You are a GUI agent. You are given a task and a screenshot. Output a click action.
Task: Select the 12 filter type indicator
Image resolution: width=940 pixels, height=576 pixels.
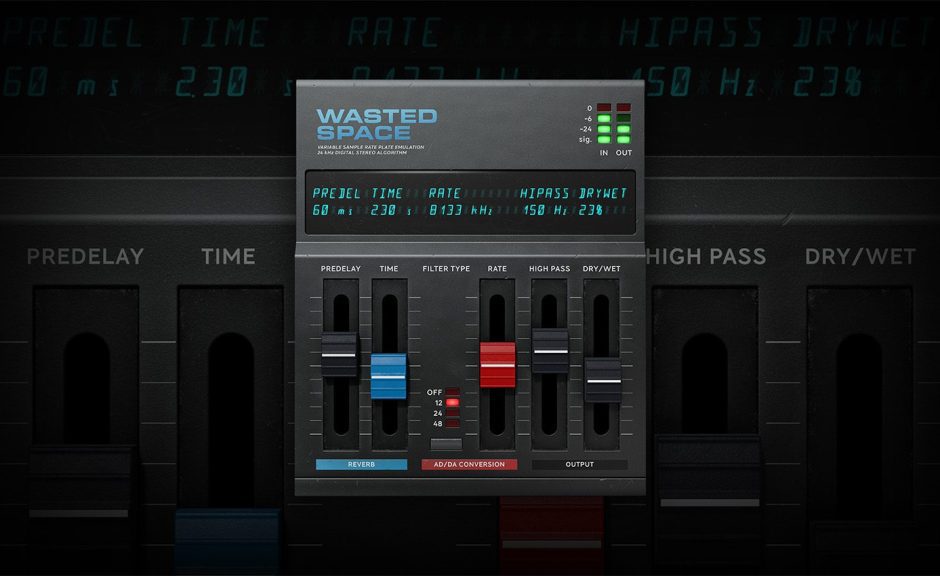[453, 403]
